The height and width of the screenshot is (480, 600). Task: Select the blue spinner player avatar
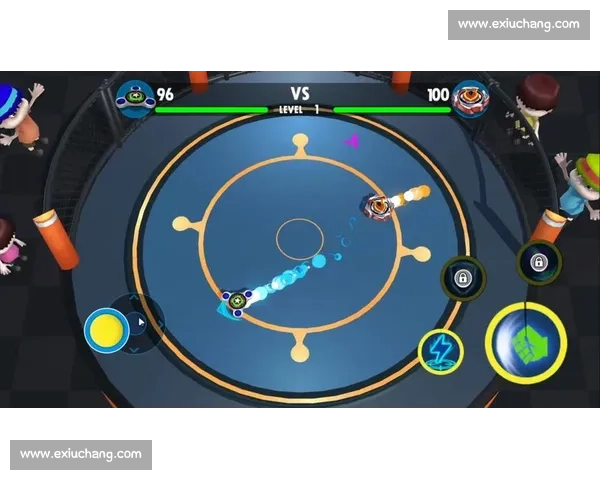point(133,97)
